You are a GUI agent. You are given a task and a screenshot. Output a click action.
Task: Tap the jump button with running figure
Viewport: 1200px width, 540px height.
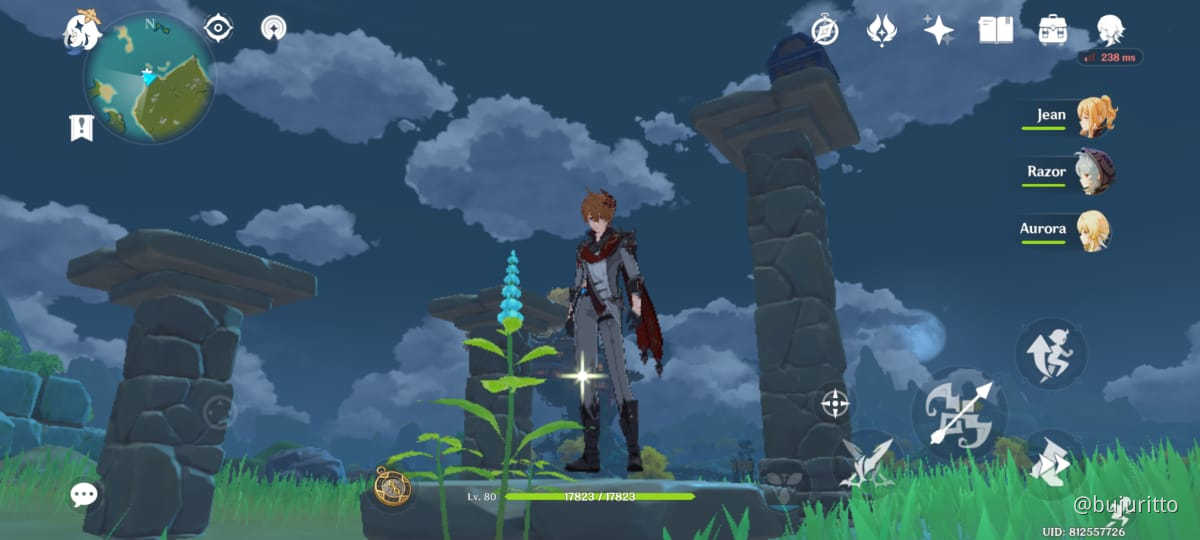[x=1051, y=354]
